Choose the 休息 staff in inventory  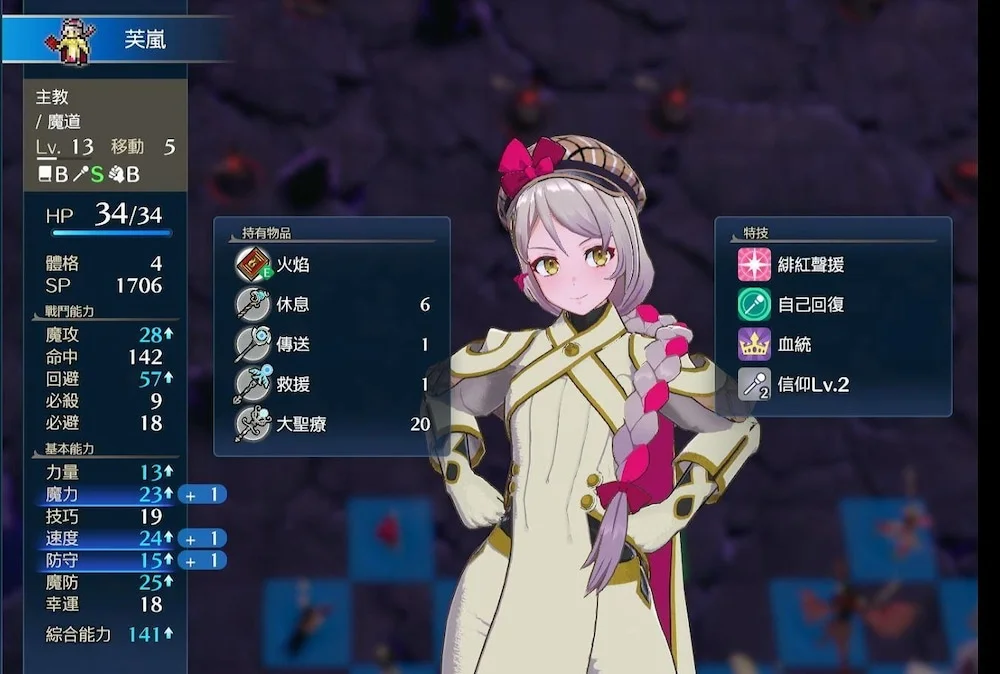point(330,305)
